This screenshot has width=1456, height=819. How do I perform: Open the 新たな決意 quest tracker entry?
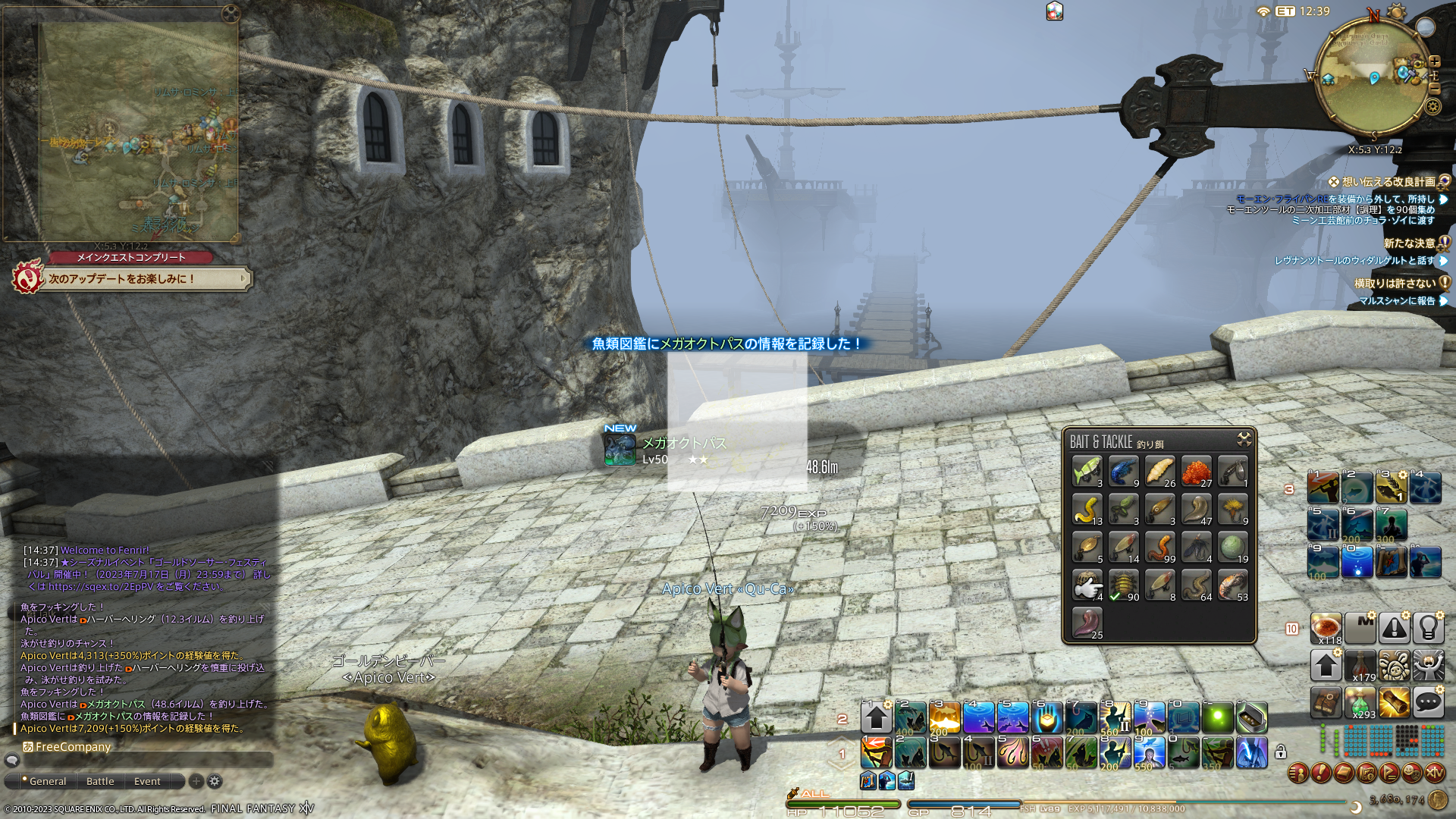pos(1409,243)
